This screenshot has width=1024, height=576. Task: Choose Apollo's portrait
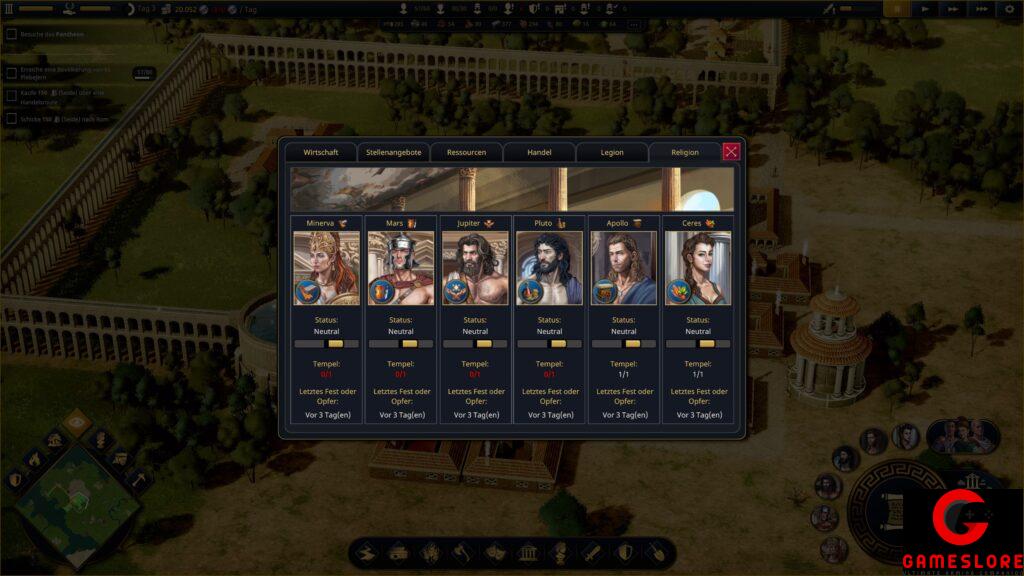623,268
